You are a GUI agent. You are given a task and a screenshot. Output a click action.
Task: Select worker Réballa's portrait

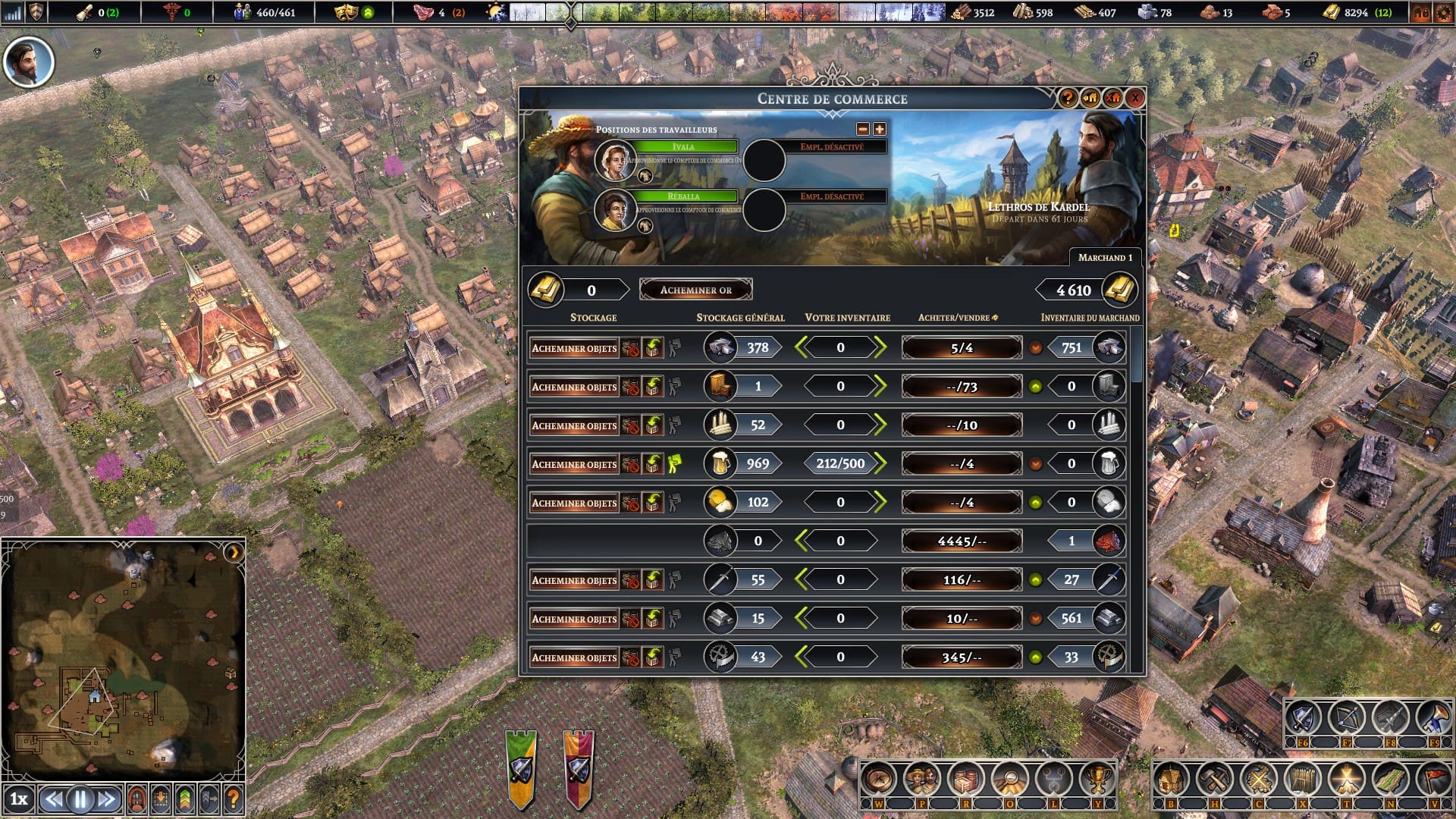coord(614,209)
